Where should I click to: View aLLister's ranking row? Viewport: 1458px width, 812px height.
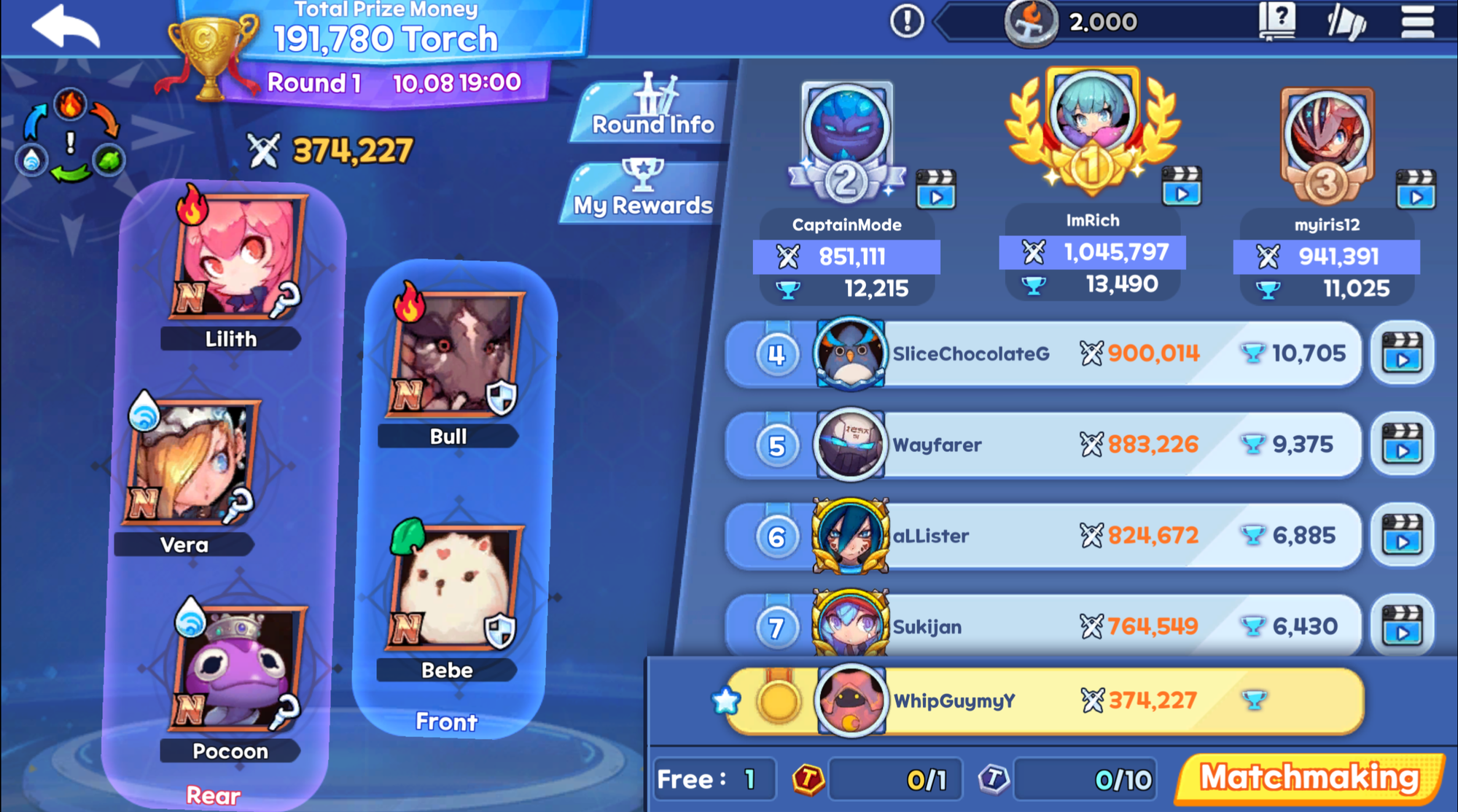pos(1042,536)
